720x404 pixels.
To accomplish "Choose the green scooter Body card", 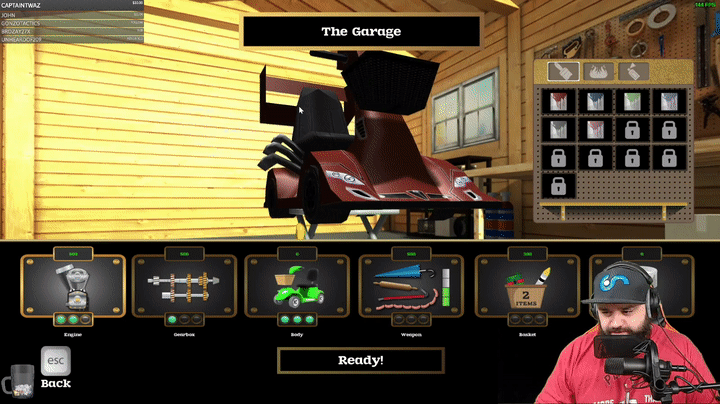I will tap(297, 290).
